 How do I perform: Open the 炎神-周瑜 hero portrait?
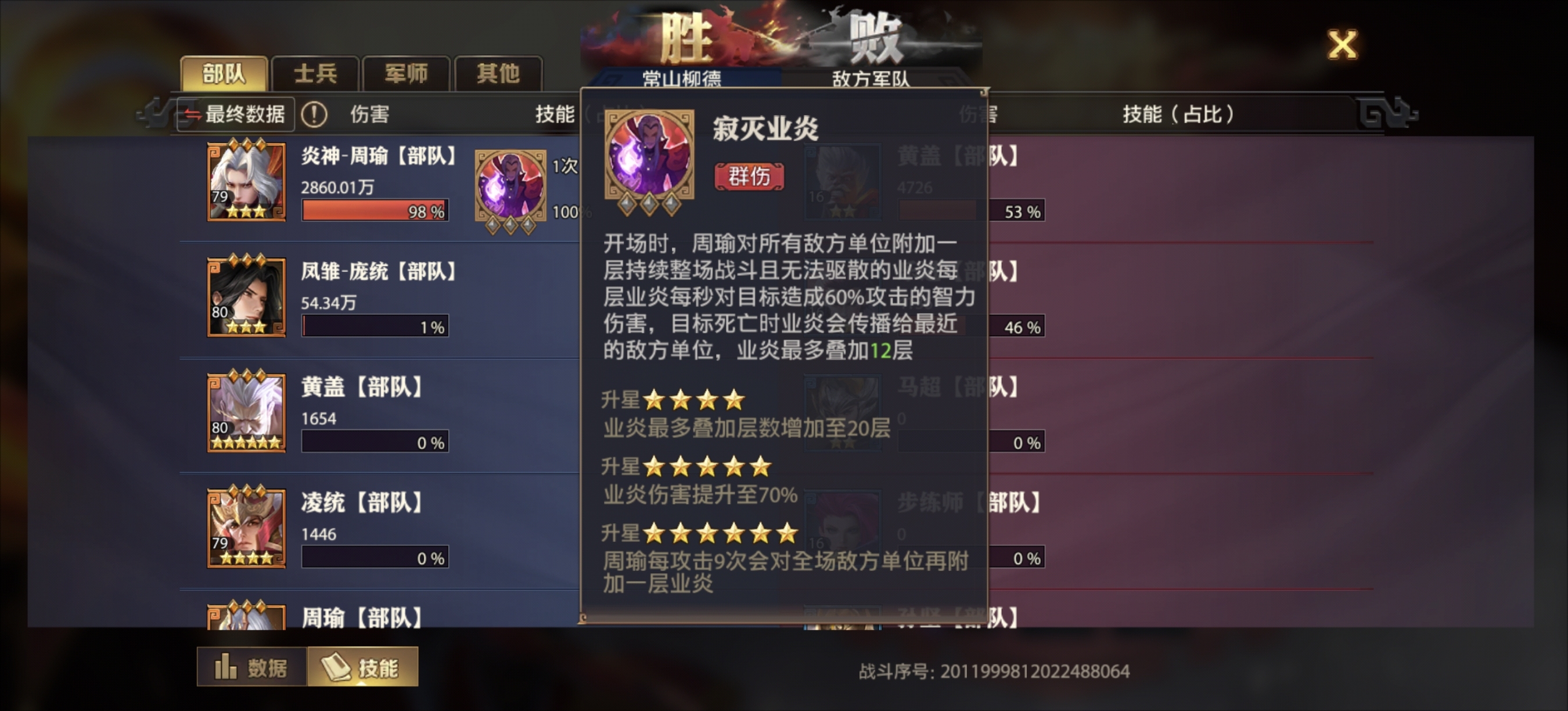[x=246, y=179]
